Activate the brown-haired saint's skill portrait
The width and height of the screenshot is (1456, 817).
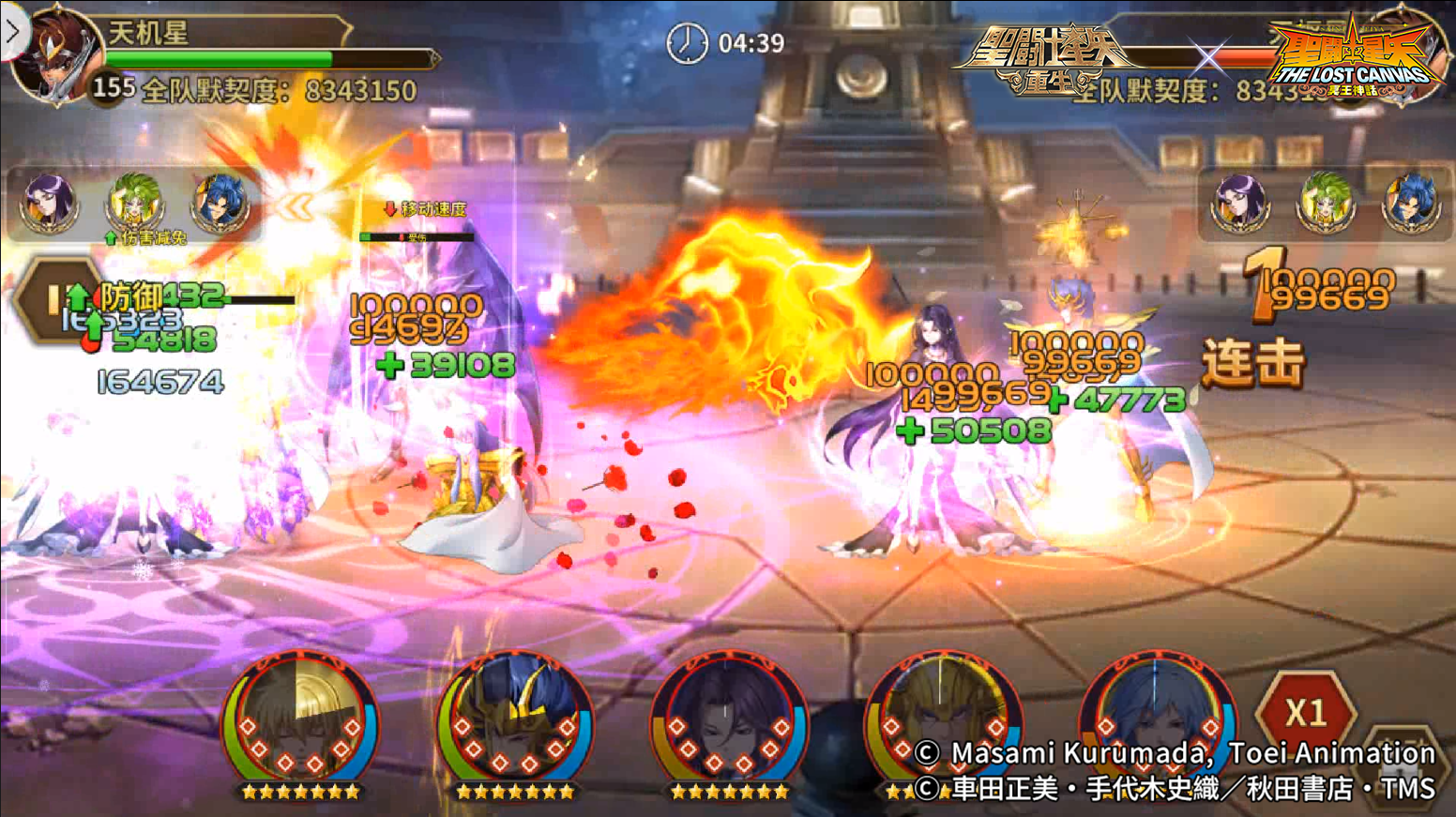(300, 724)
